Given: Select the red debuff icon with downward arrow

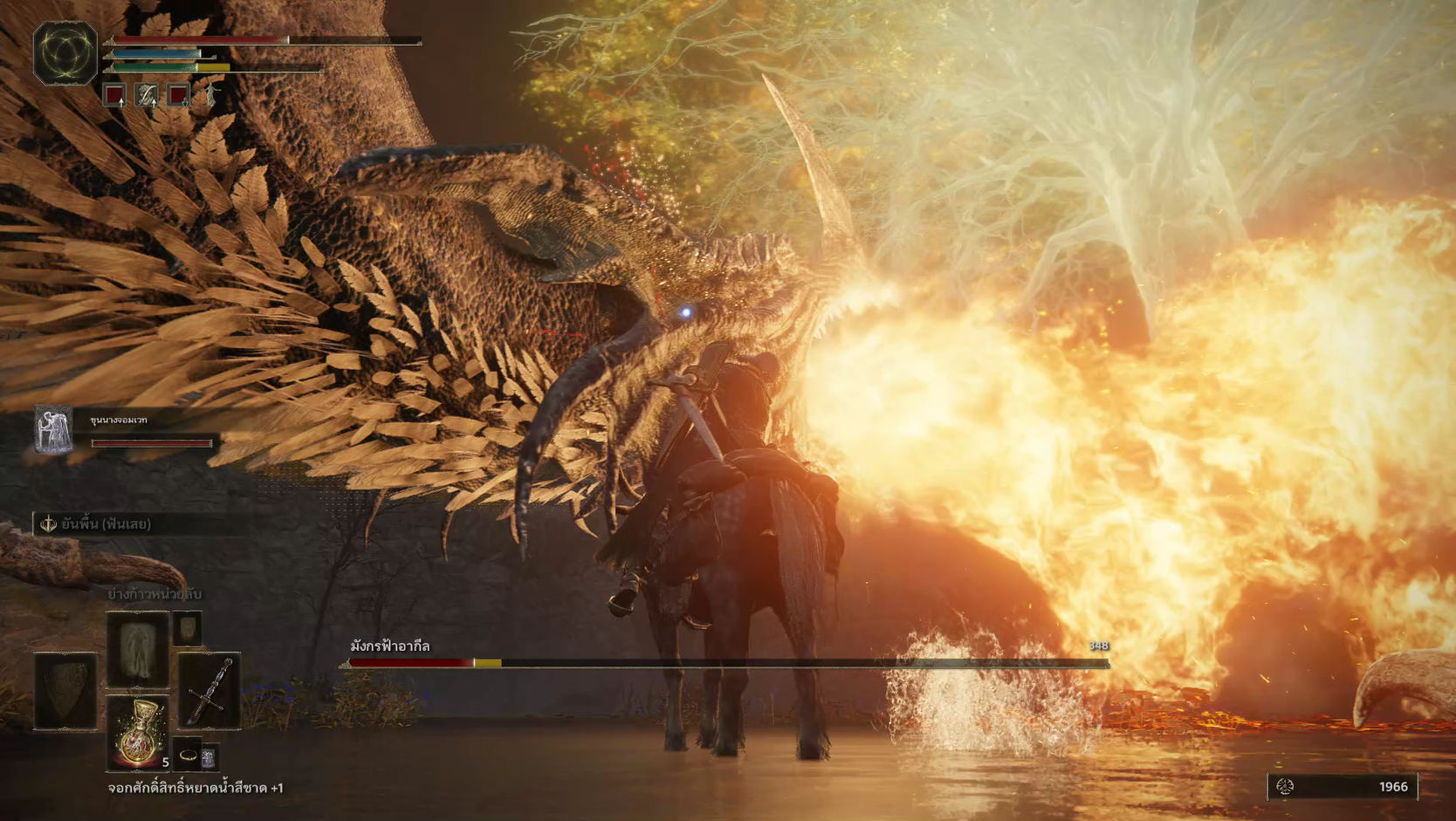Looking at the screenshot, I should click(x=178, y=94).
